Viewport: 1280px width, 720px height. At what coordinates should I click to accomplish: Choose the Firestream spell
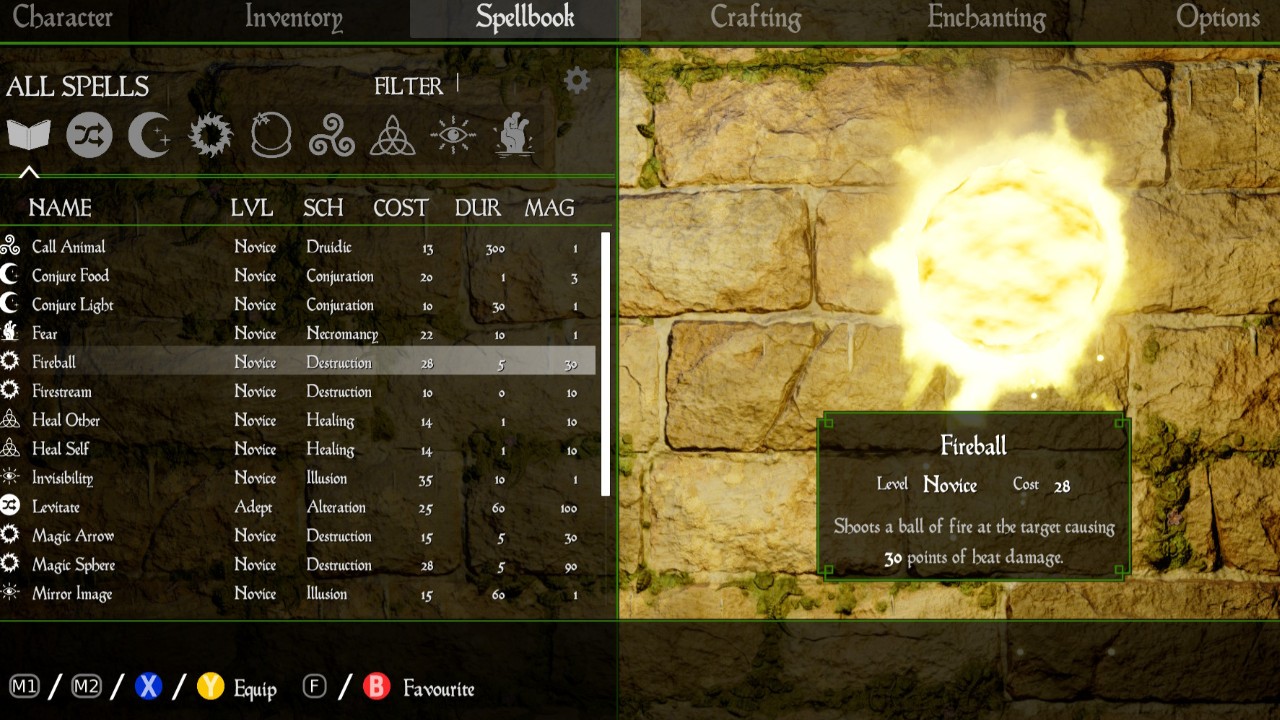[61, 392]
